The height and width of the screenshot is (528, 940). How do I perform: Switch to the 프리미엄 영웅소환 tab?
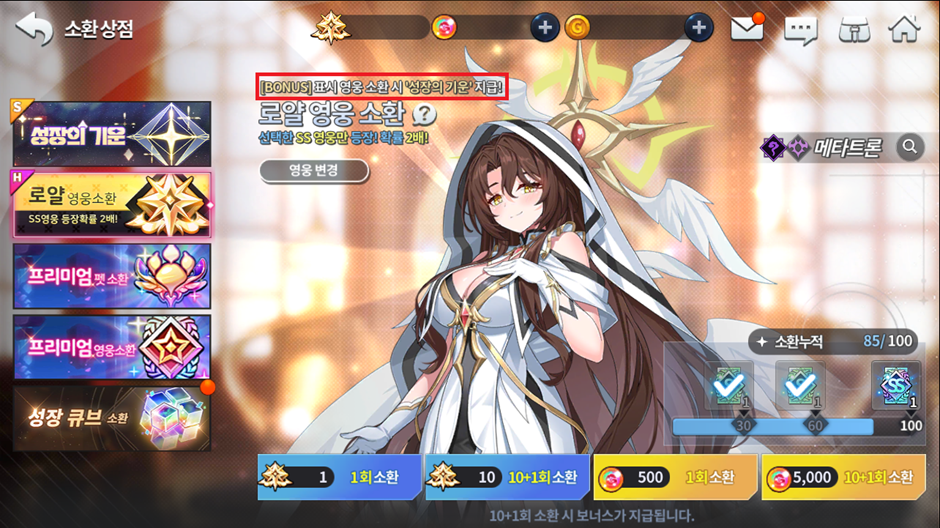point(112,346)
